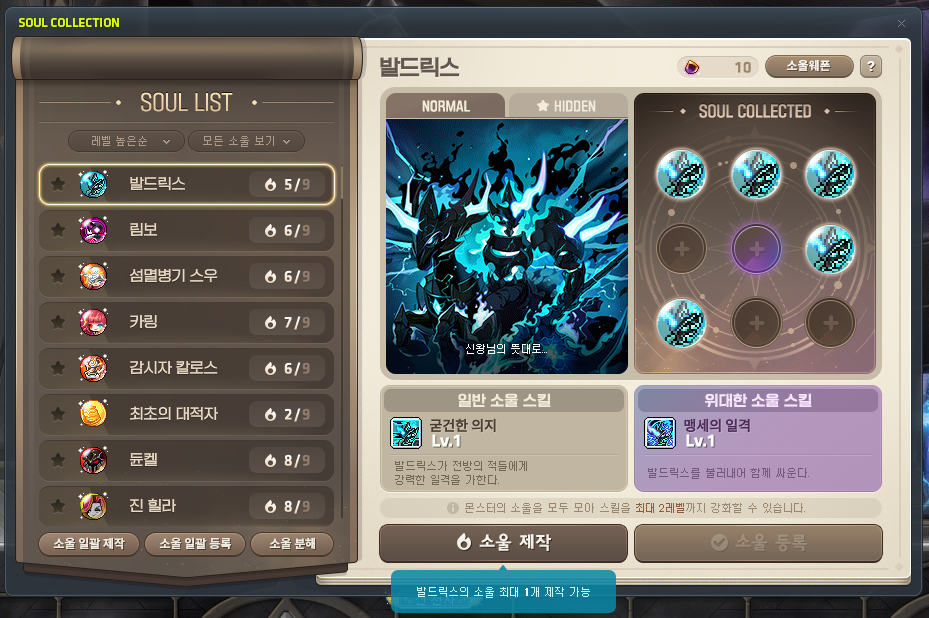Select the 최초의 대적자 soul row
The height and width of the screenshot is (618, 929).
click(x=187, y=413)
